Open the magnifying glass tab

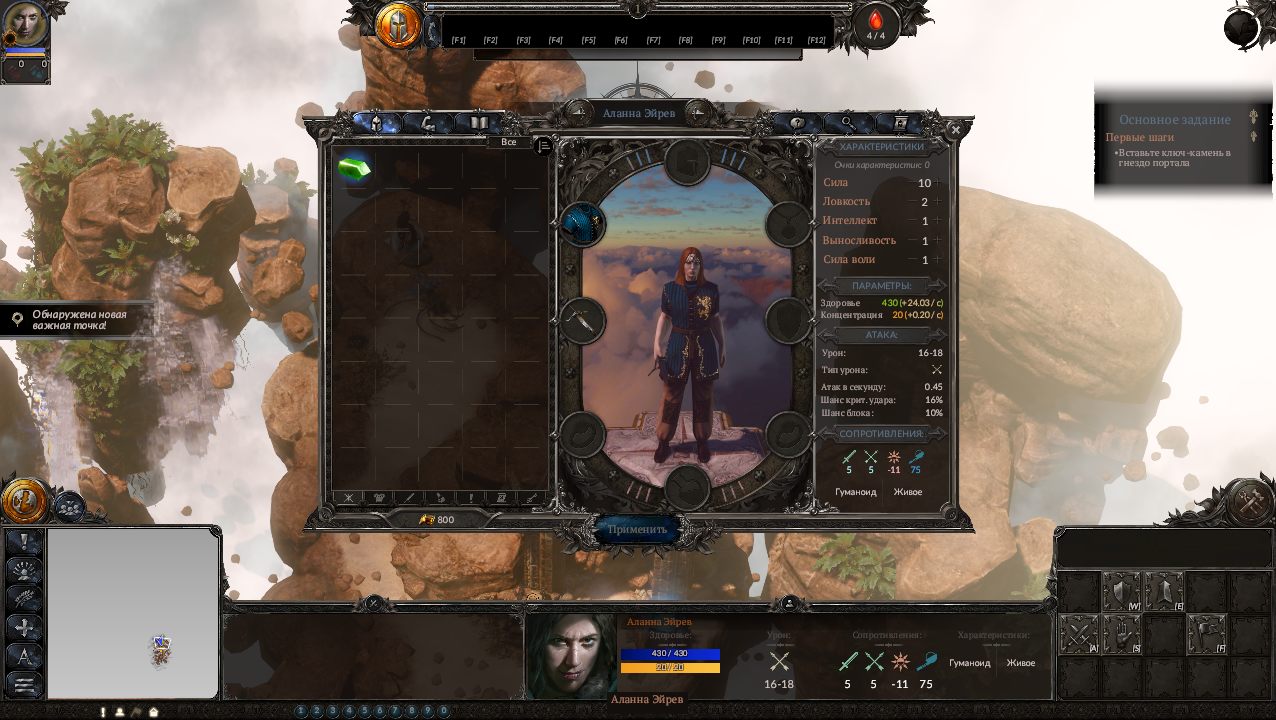coord(848,123)
